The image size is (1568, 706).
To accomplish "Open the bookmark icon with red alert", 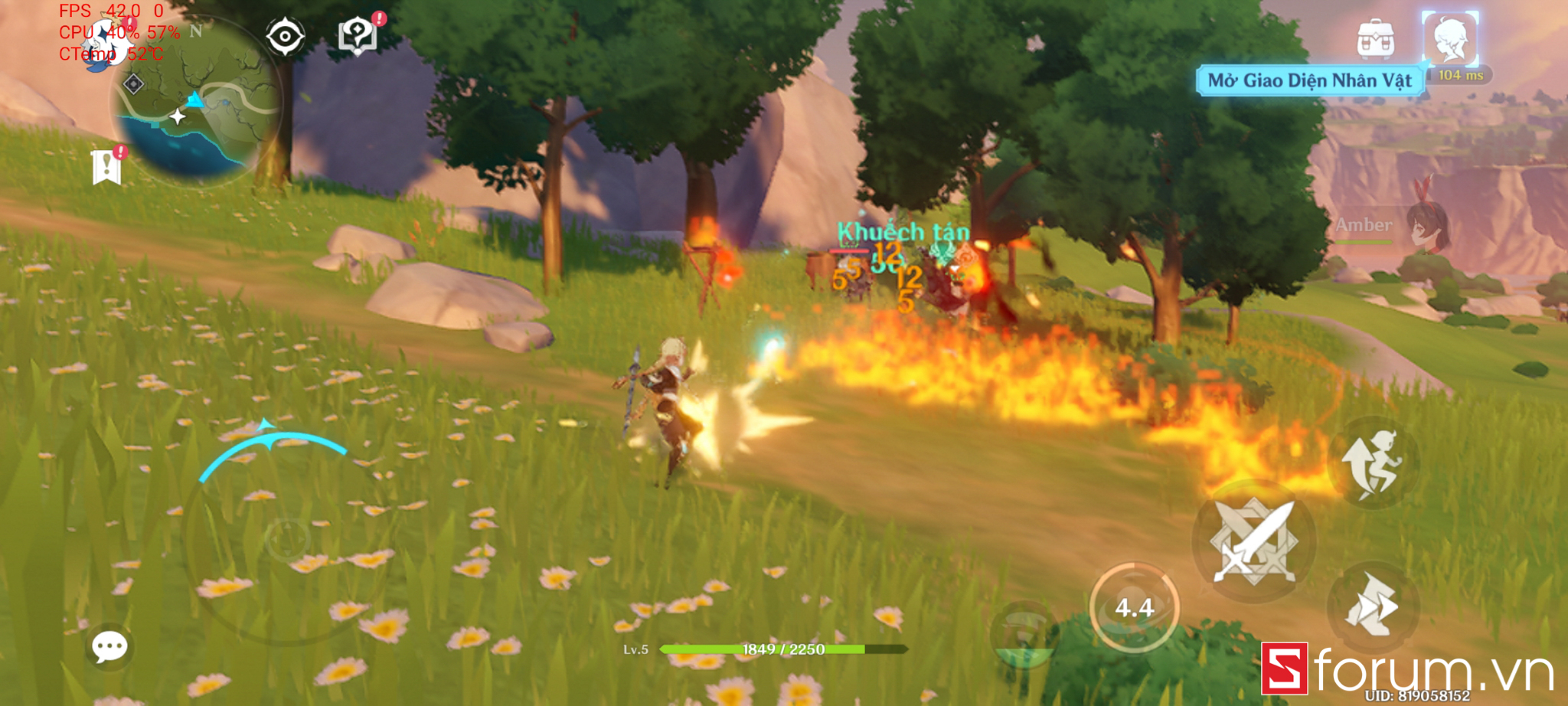I will pos(106,166).
